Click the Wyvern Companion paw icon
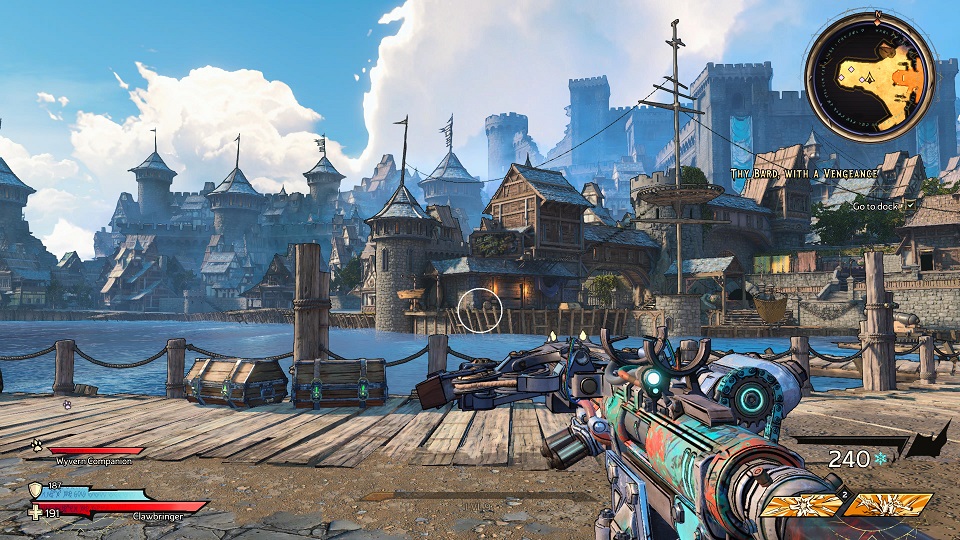Screen dimensions: 960x540 click(36, 445)
